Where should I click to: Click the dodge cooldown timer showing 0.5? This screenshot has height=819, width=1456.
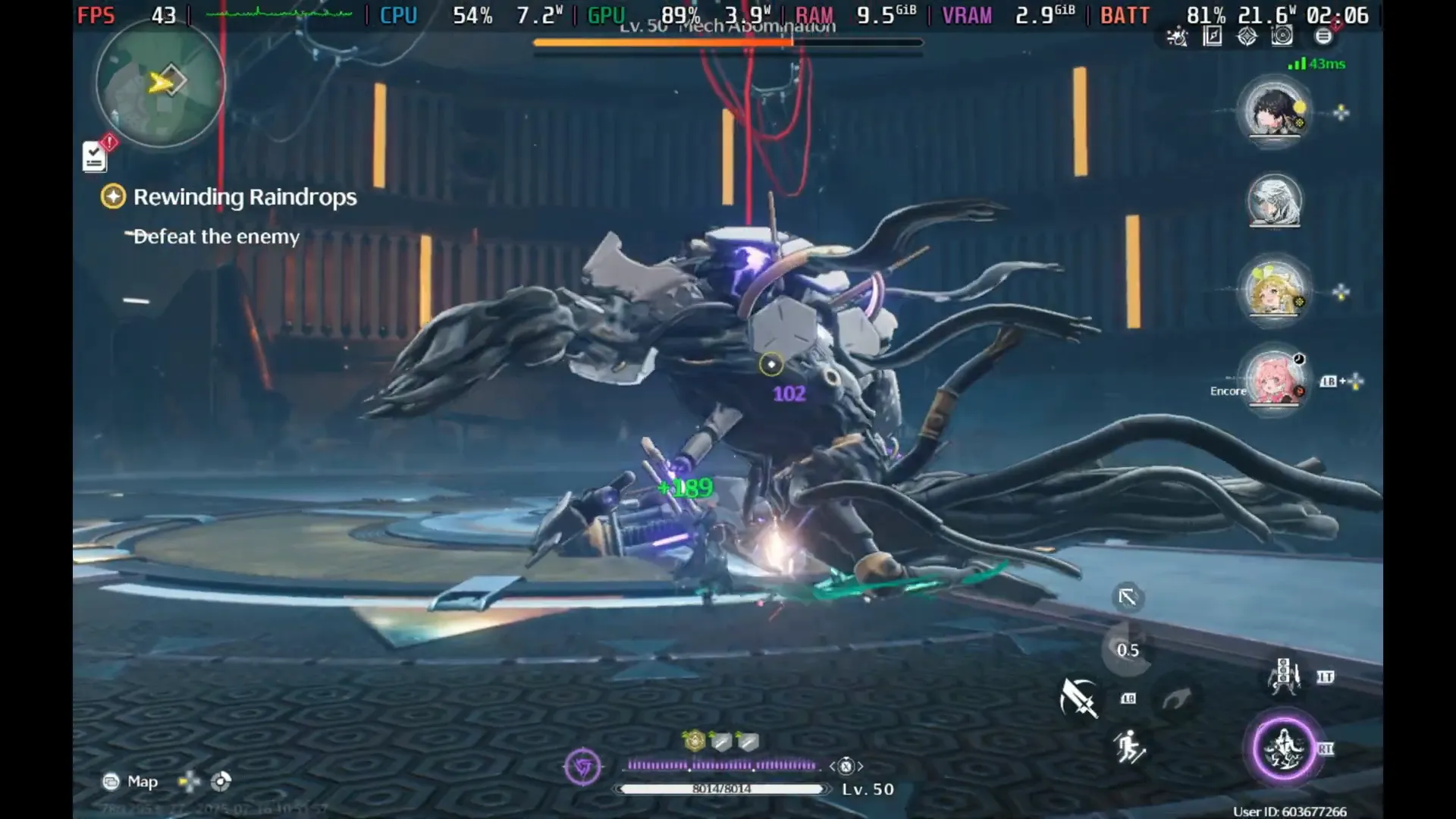coord(1128,650)
